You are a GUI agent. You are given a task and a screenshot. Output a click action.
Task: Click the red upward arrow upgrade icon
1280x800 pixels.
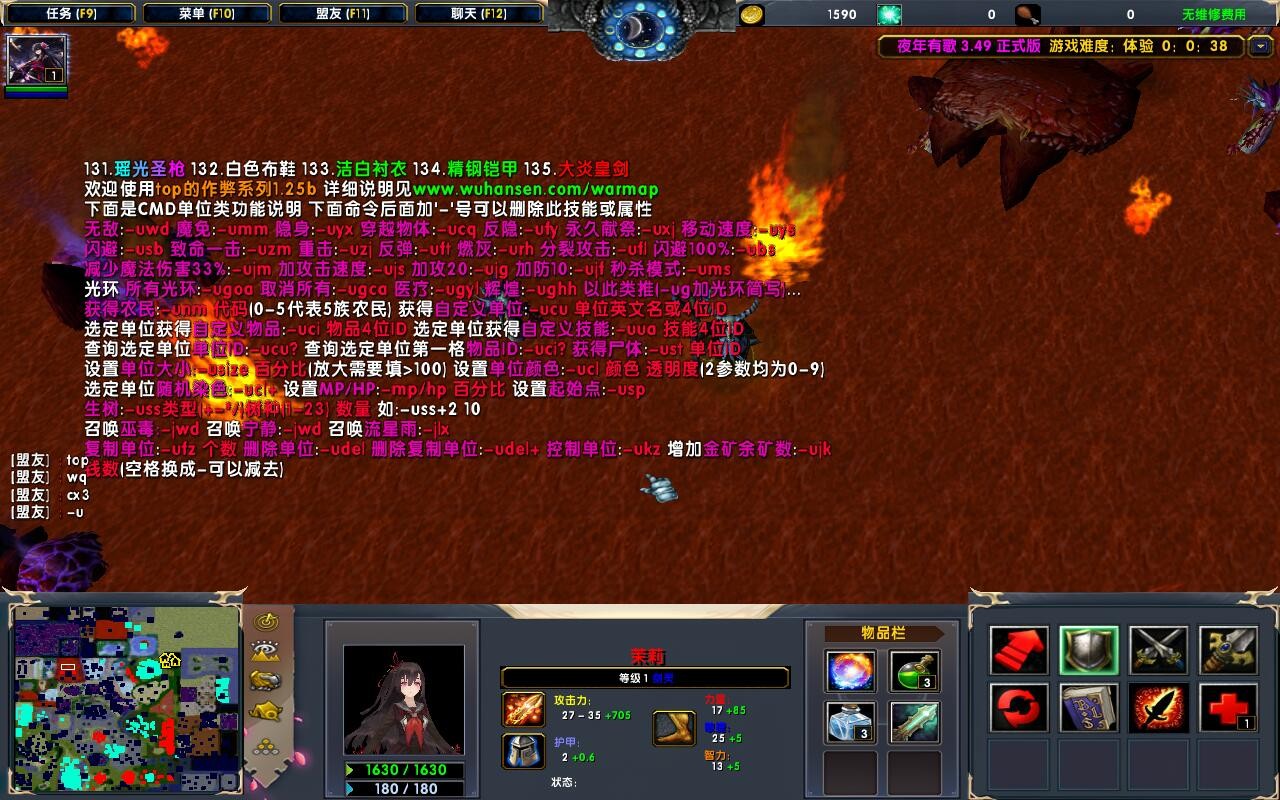pyautogui.click(x=1018, y=650)
